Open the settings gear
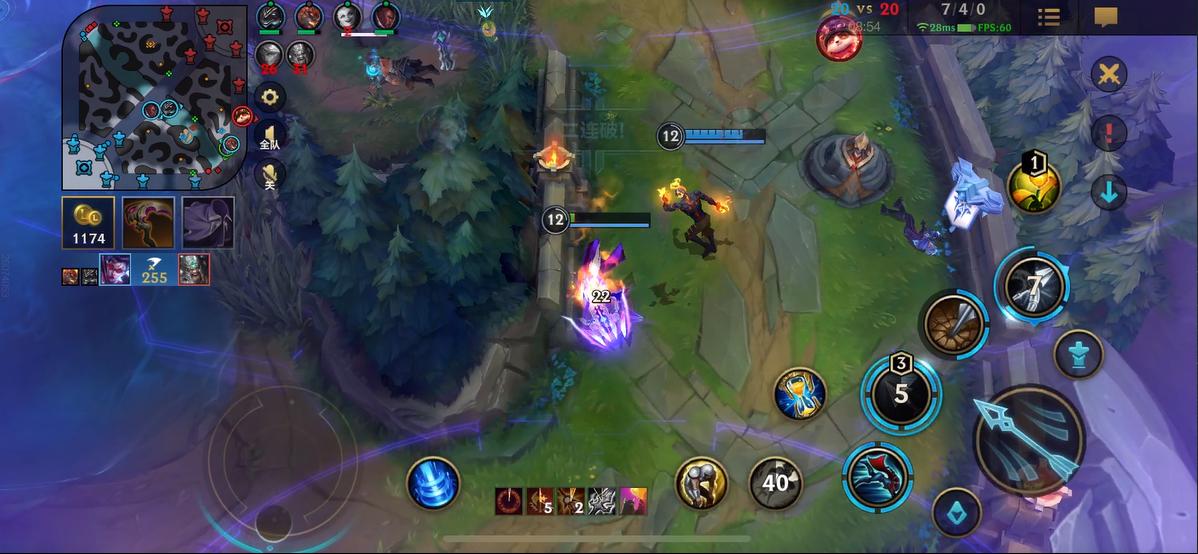 pyautogui.click(x=270, y=96)
